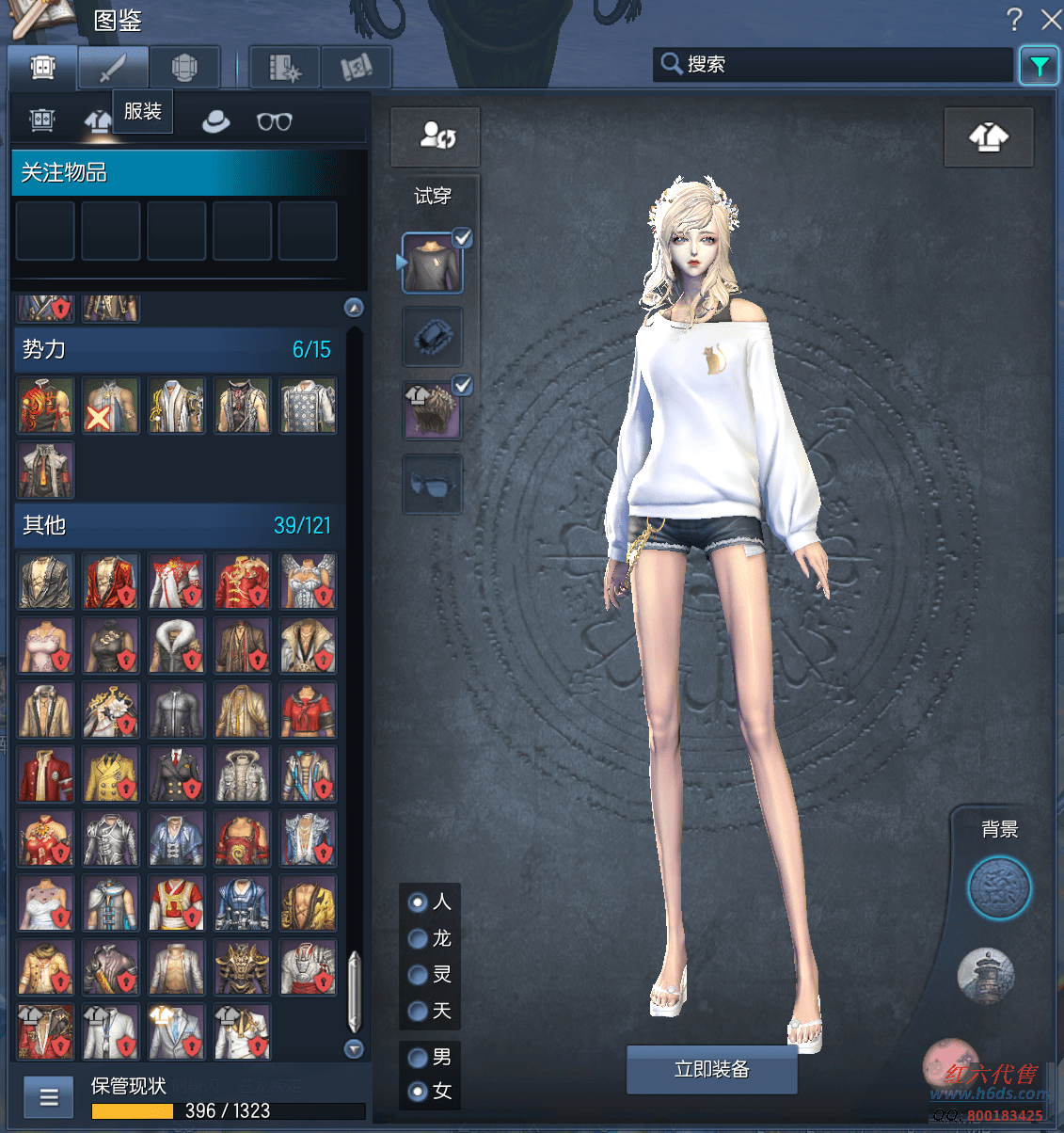Screen dimensions: 1064x1133
Task: Click the 立即装备 equip now button
Action: [712, 1069]
